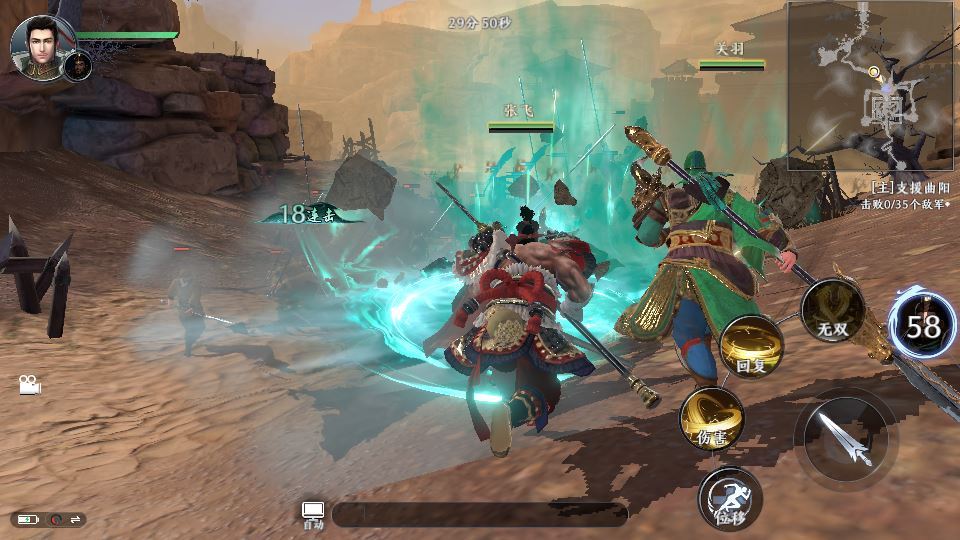Open the minimap
This screenshot has width=960, height=540.
pos(868,85)
